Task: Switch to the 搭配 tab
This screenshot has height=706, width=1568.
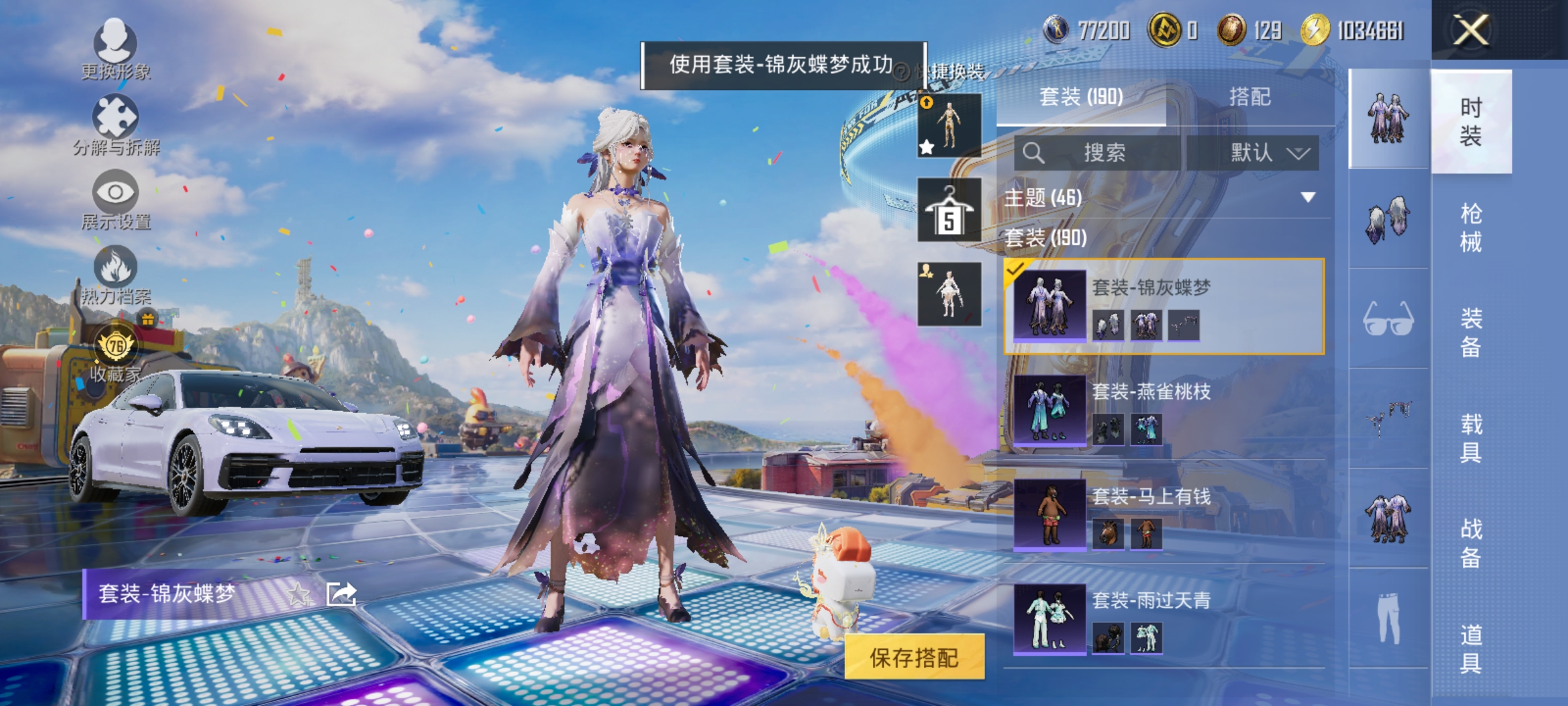Action: coord(1250,96)
